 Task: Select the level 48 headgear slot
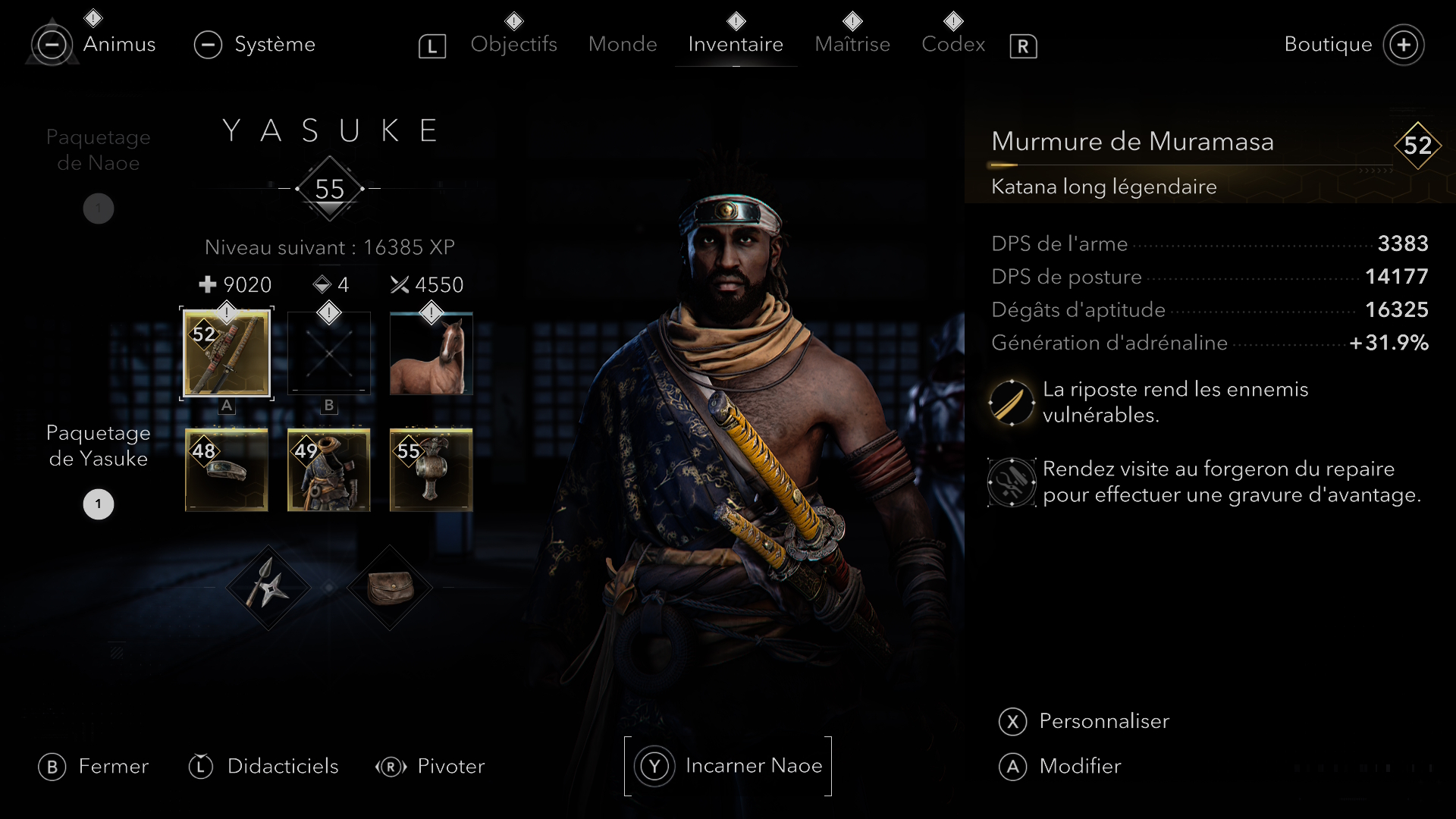click(227, 470)
